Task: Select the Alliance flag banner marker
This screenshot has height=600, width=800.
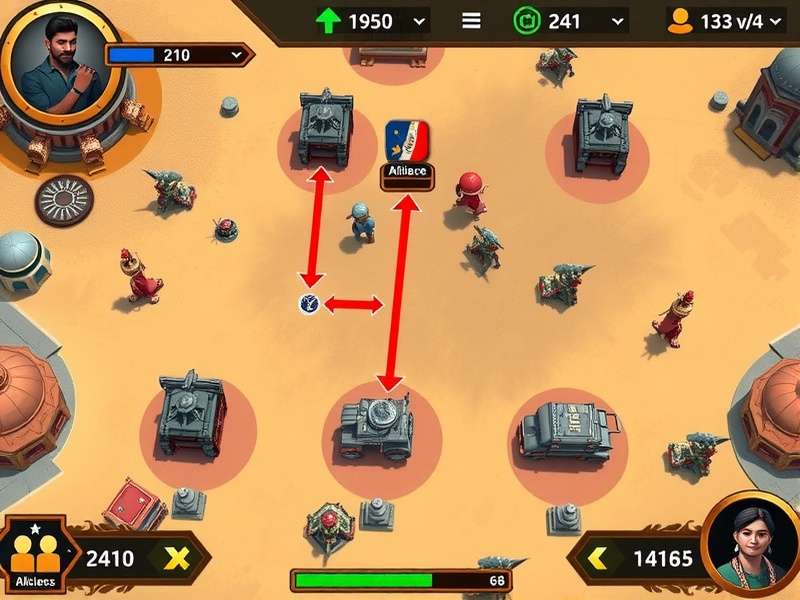Action: [407, 140]
